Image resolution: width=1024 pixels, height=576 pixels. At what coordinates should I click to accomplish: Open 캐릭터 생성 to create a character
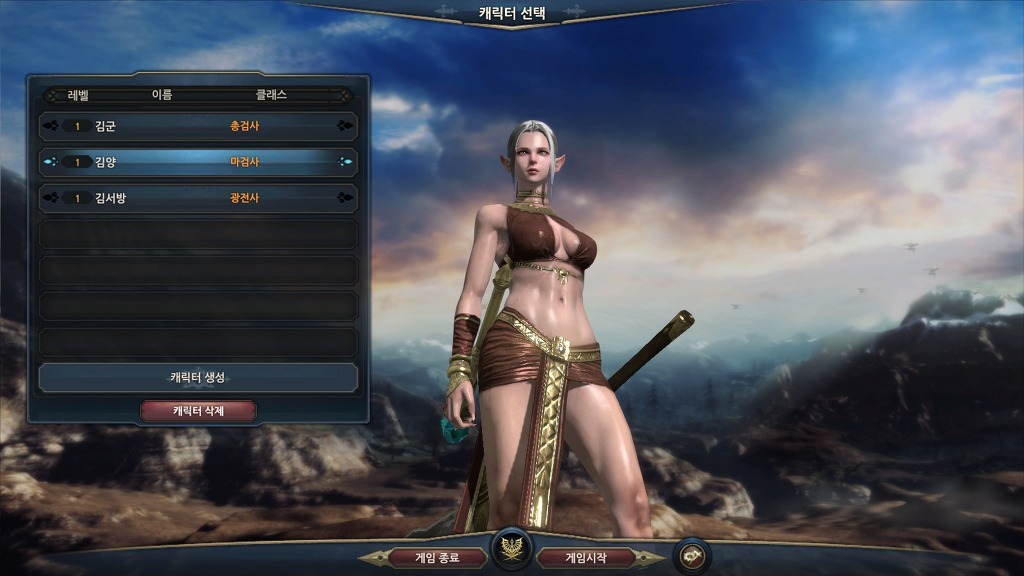[198, 377]
